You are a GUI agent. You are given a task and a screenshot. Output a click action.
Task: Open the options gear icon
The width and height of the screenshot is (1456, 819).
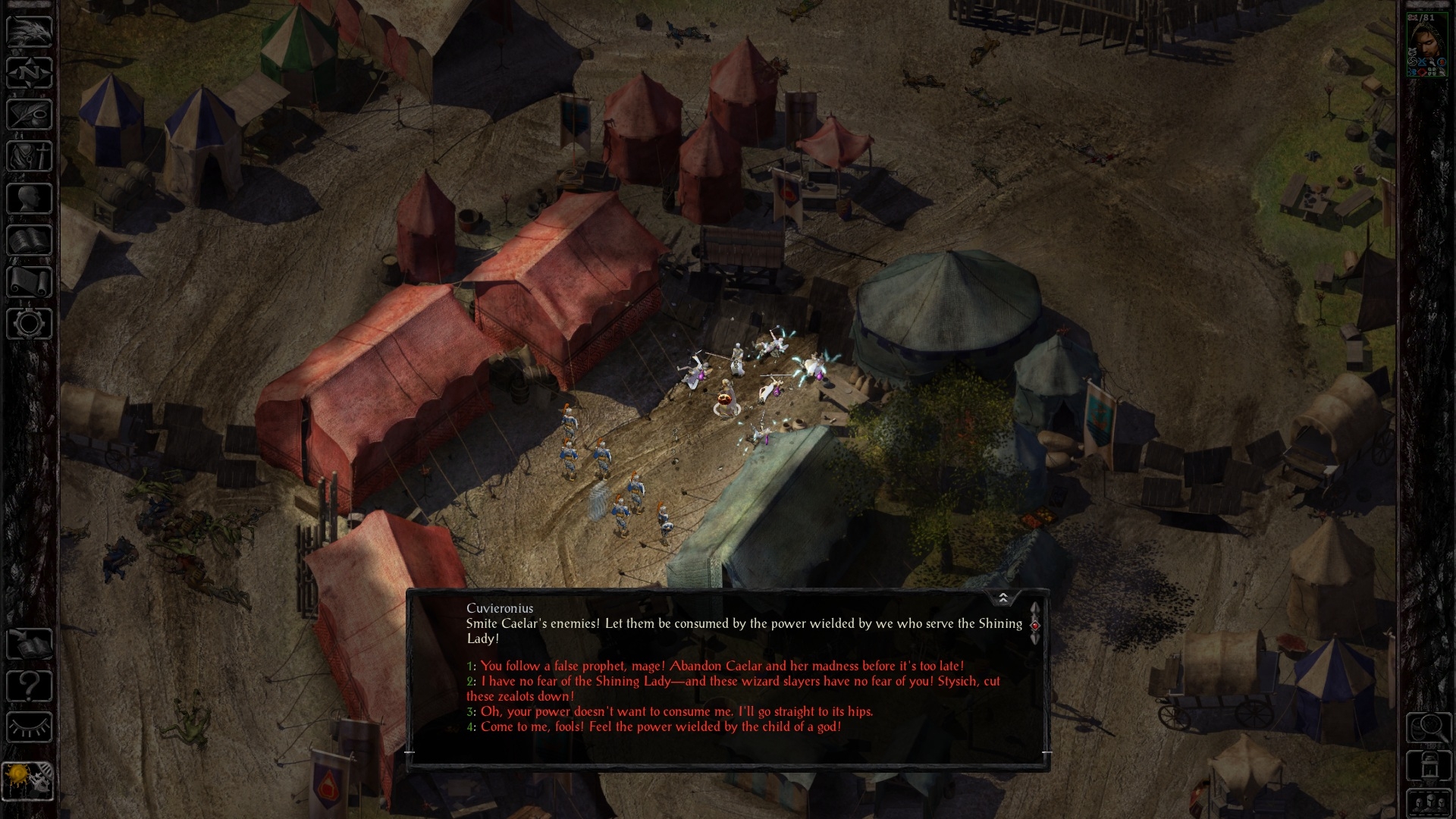tap(30, 324)
